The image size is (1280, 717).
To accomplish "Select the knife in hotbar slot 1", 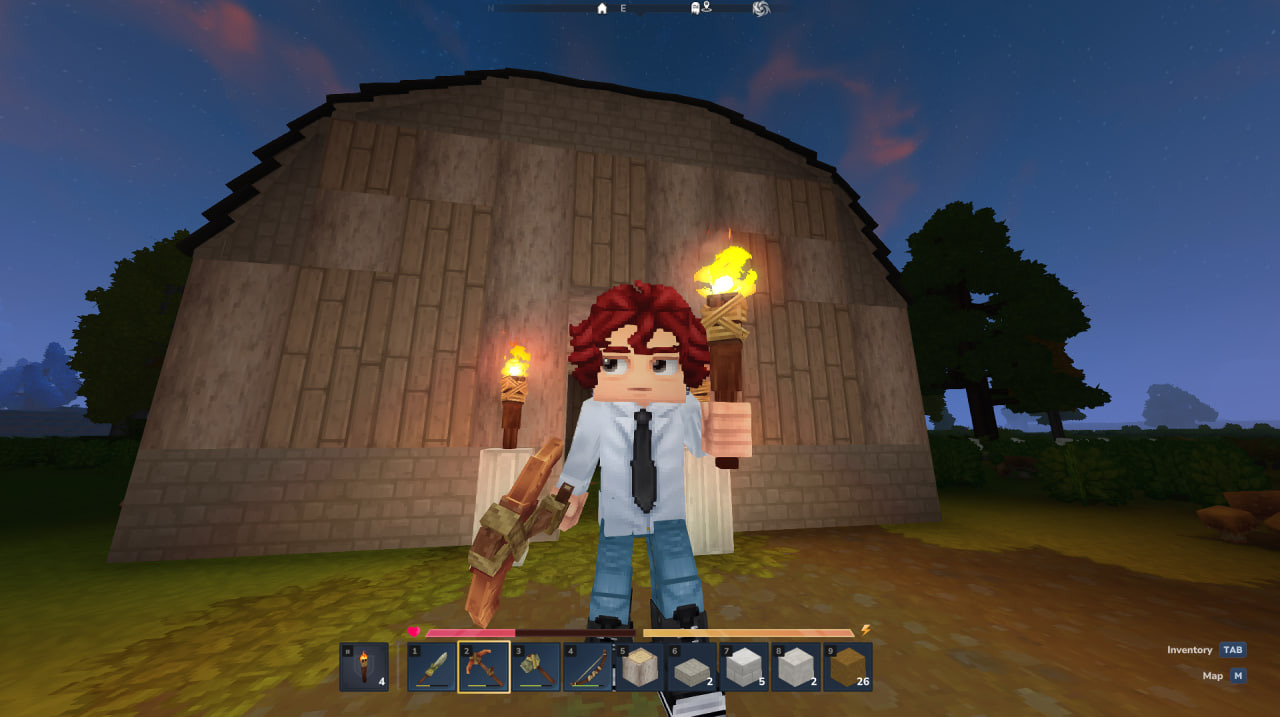I will coord(432,667).
